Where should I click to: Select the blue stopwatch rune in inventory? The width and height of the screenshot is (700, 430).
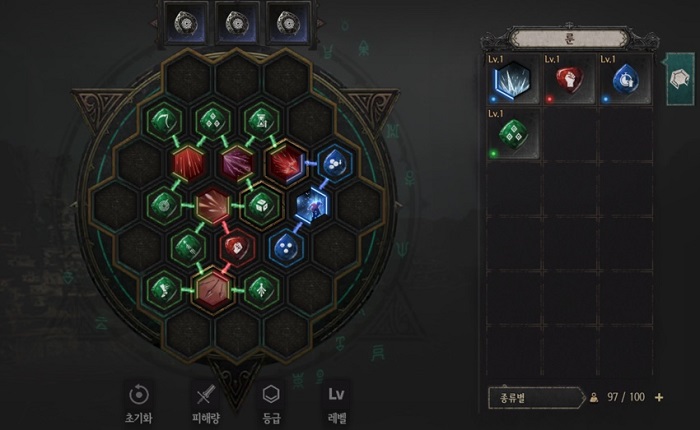click(623, 81)
